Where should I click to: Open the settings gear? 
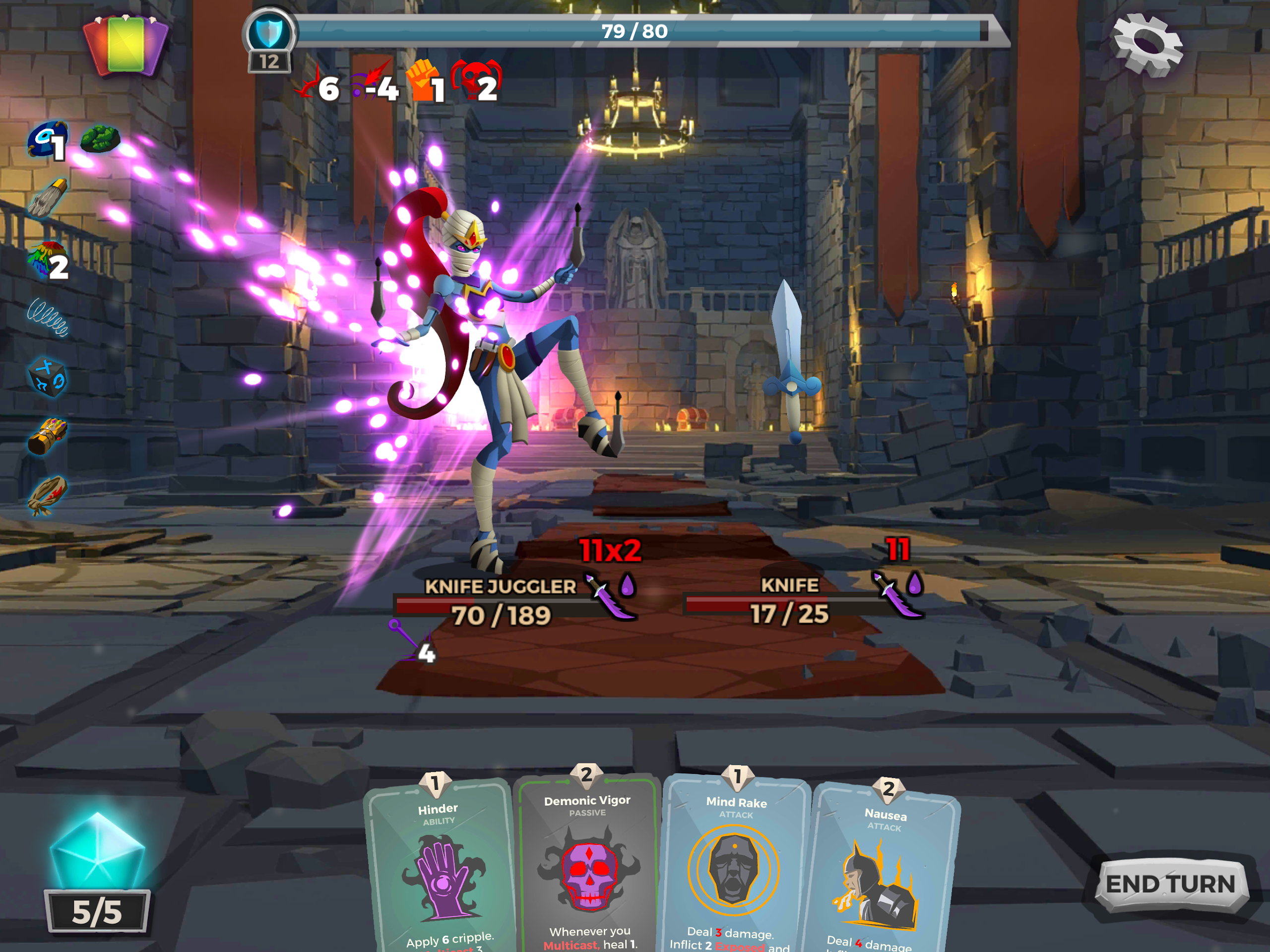pyautogui.click(x=1147, y=45)
